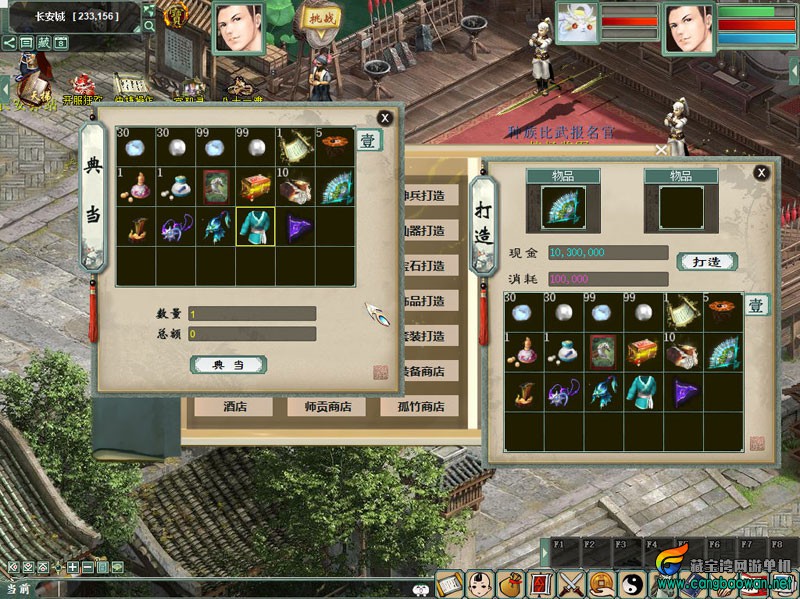The height and width of the screenshot is (599, 800).
Task: Click the 挑战 challenge sign button
Action: pos(321,20)
